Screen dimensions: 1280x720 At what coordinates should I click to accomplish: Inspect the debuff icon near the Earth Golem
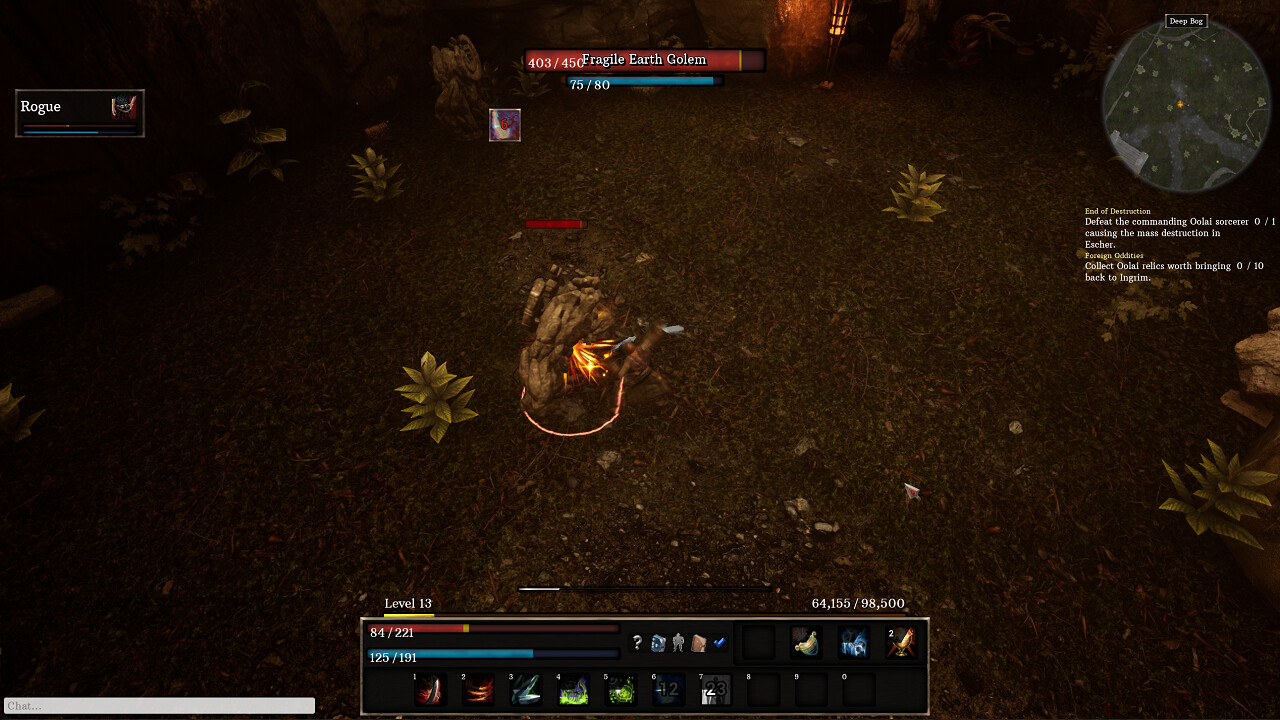tap(505, 124)
